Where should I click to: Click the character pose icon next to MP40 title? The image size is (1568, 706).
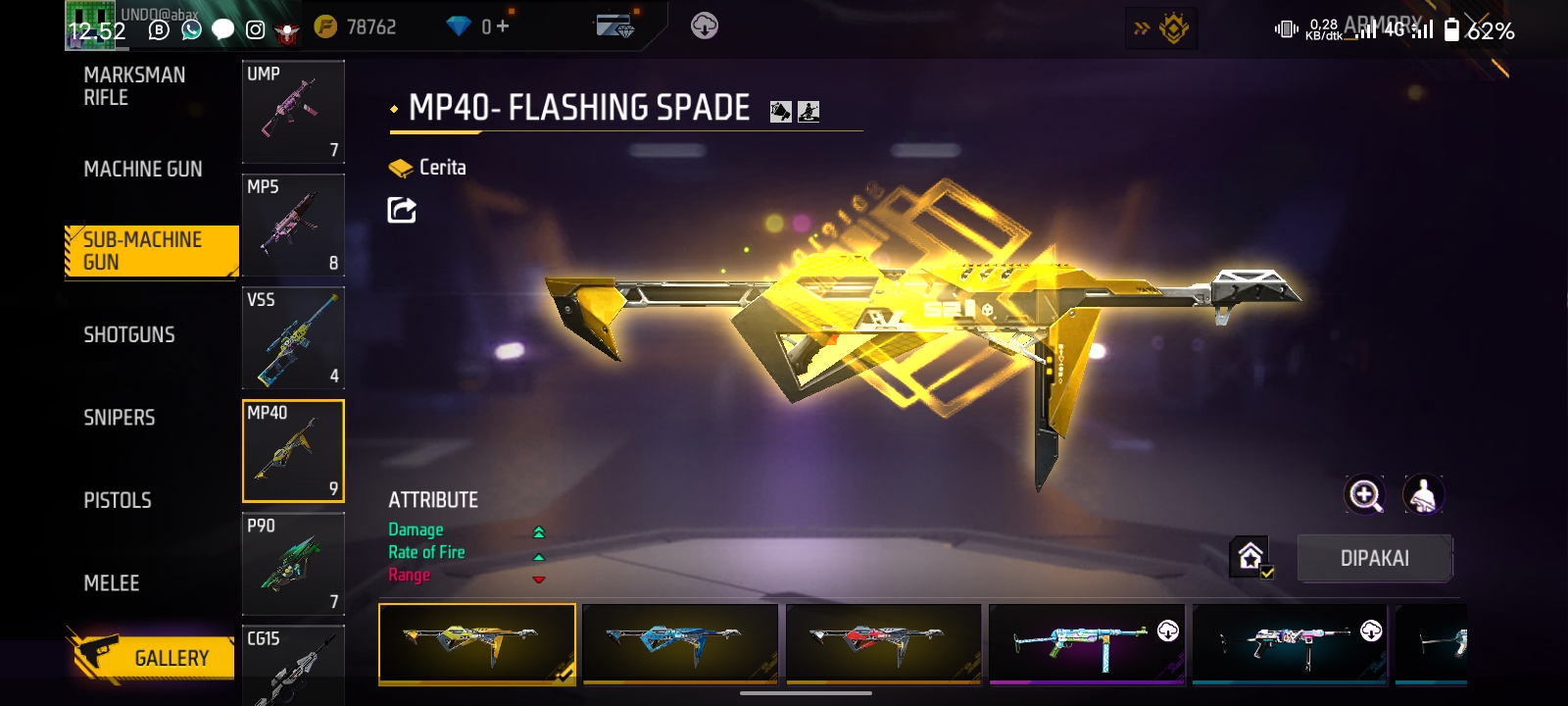coord(807,111)
